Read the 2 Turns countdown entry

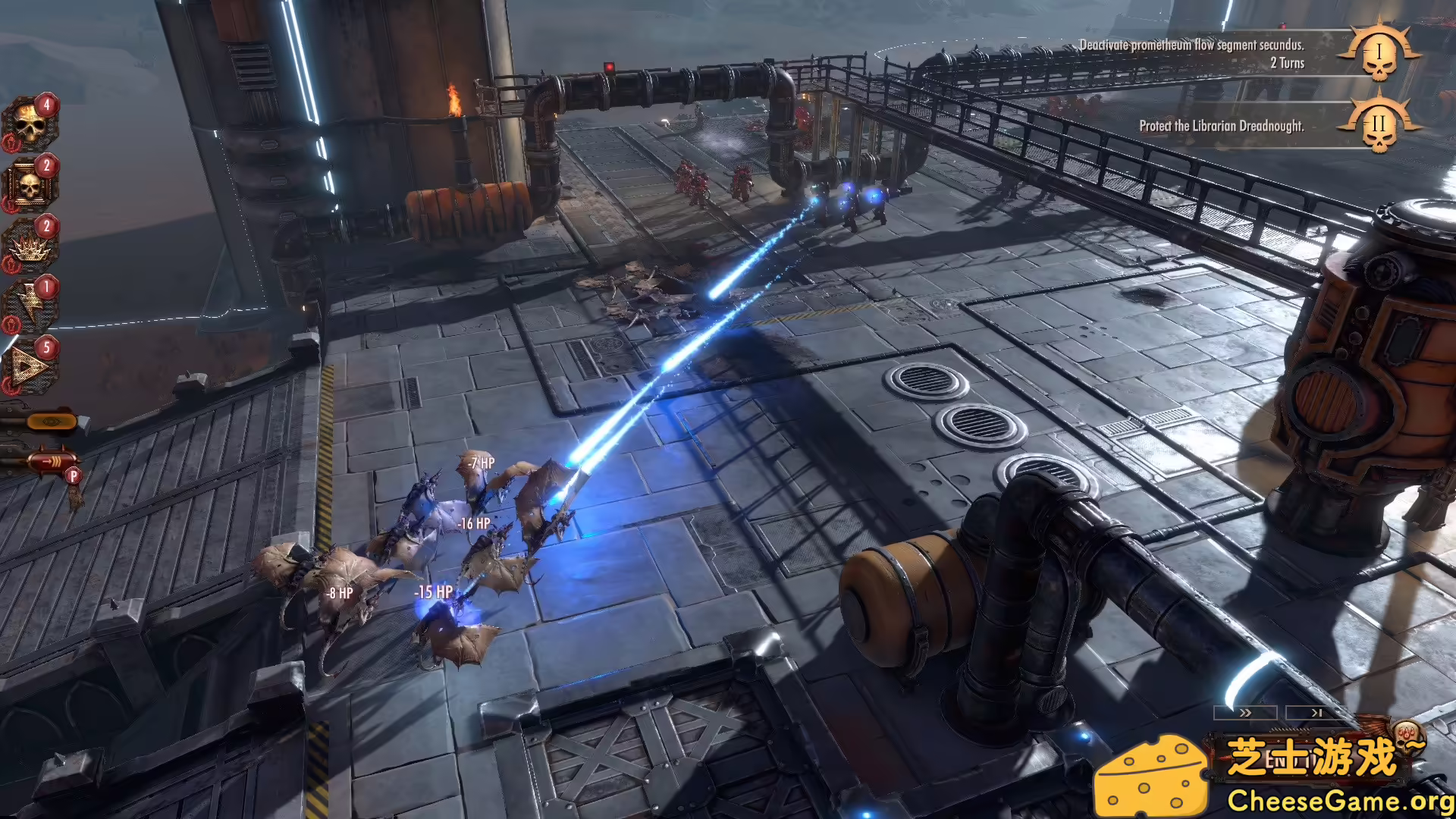(1288, 64)
